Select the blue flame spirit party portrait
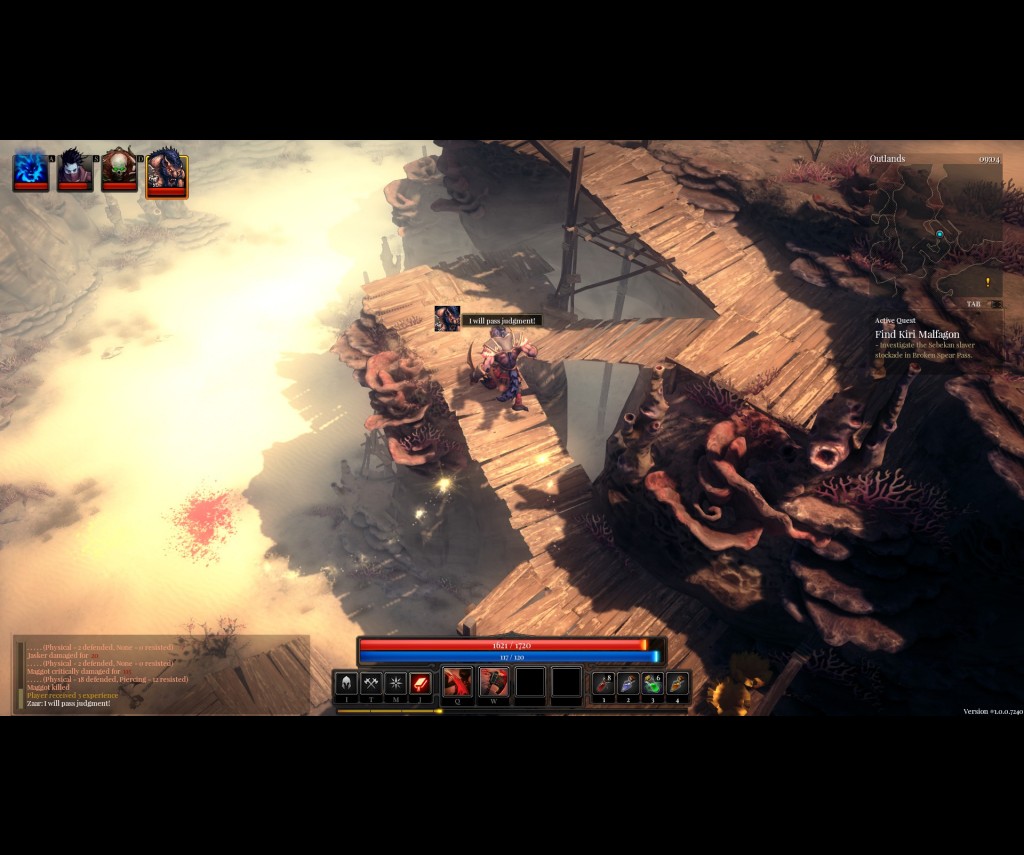This screenshot has width=1024, height=855. coord(31,170)
